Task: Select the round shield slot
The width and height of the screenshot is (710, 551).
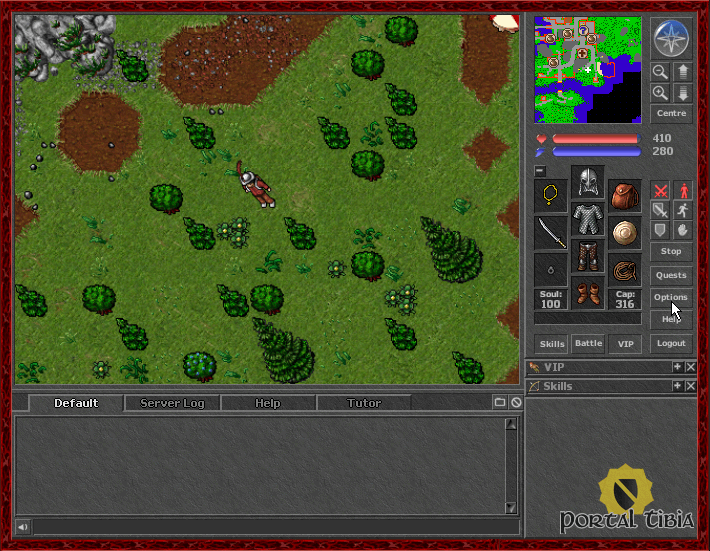Action: [625, 233]
